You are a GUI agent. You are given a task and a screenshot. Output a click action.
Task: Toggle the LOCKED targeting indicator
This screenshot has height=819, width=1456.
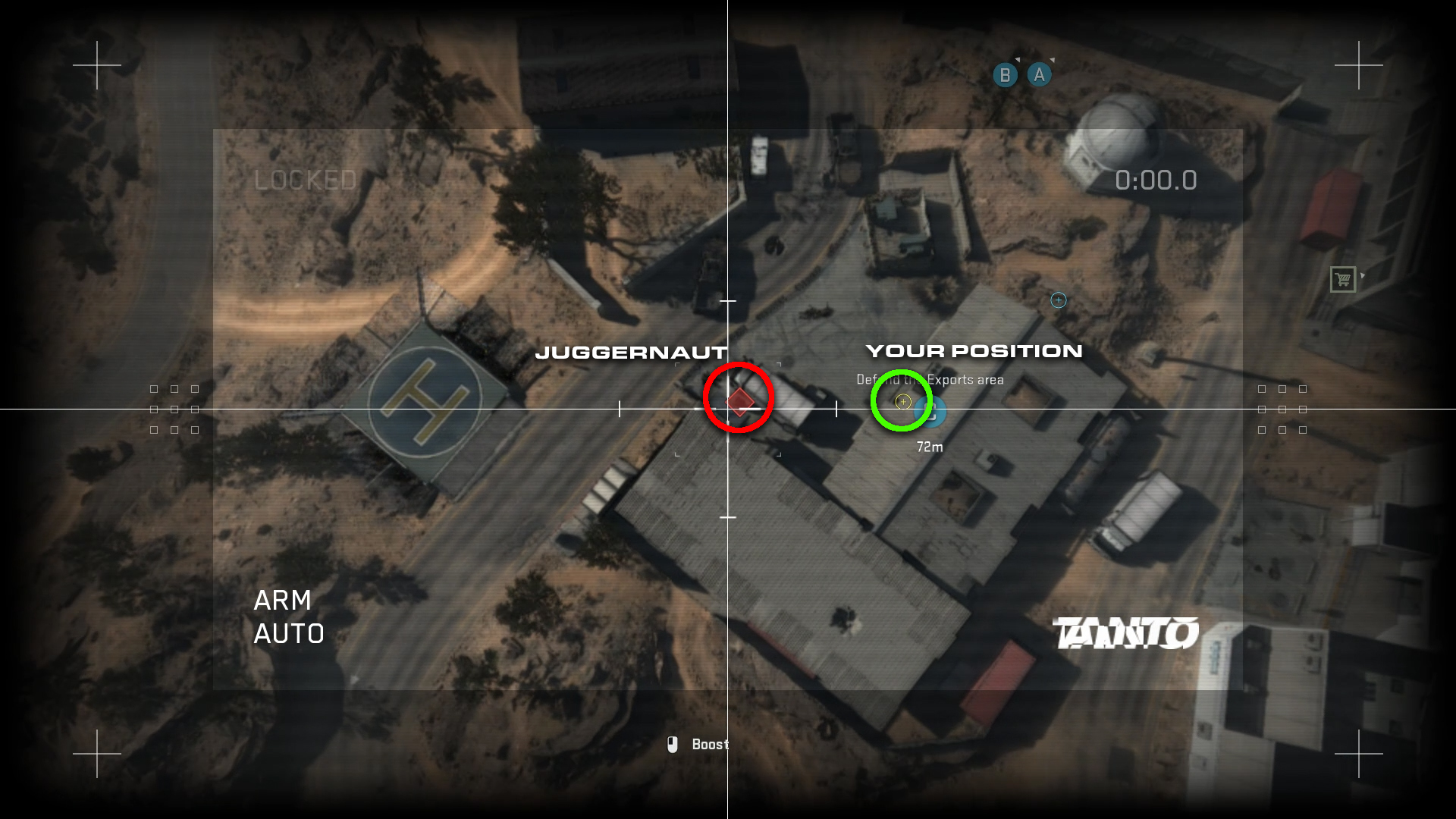pyautogui.click(x=305, y=180)
